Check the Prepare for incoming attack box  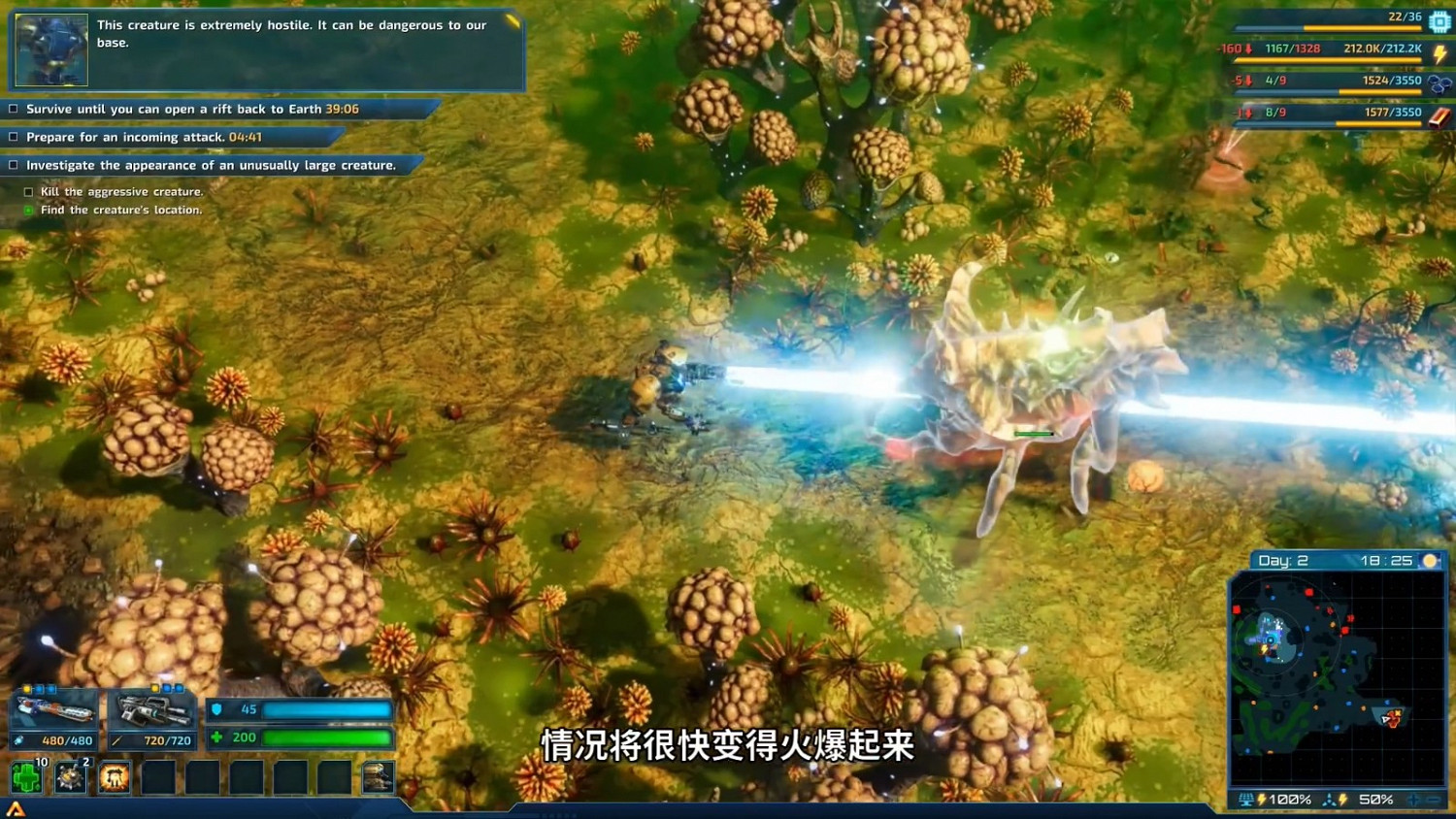pos(12,137)
